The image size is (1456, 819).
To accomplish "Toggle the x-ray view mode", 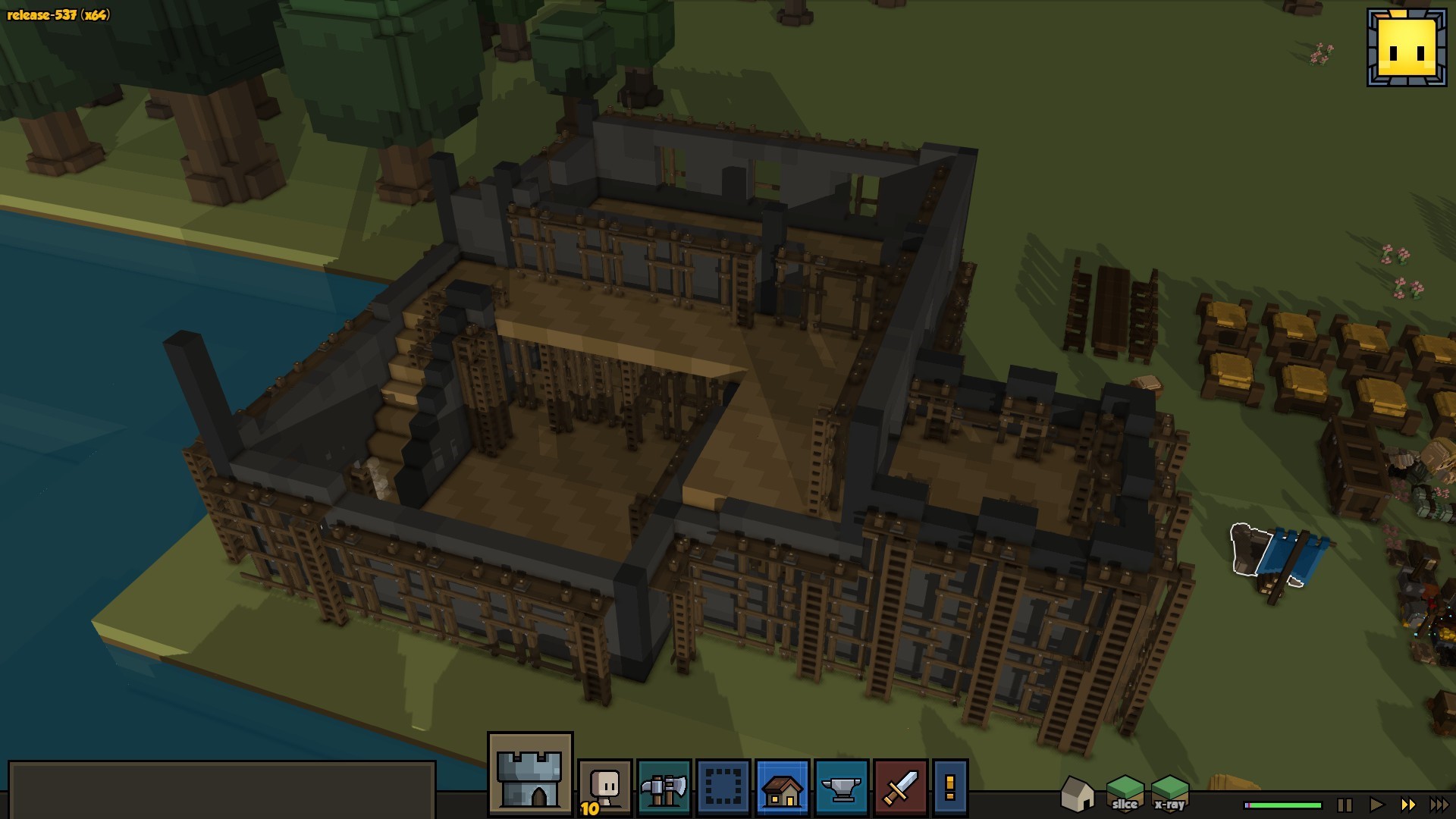I will pyautogui.click(x=1169, y=794).
